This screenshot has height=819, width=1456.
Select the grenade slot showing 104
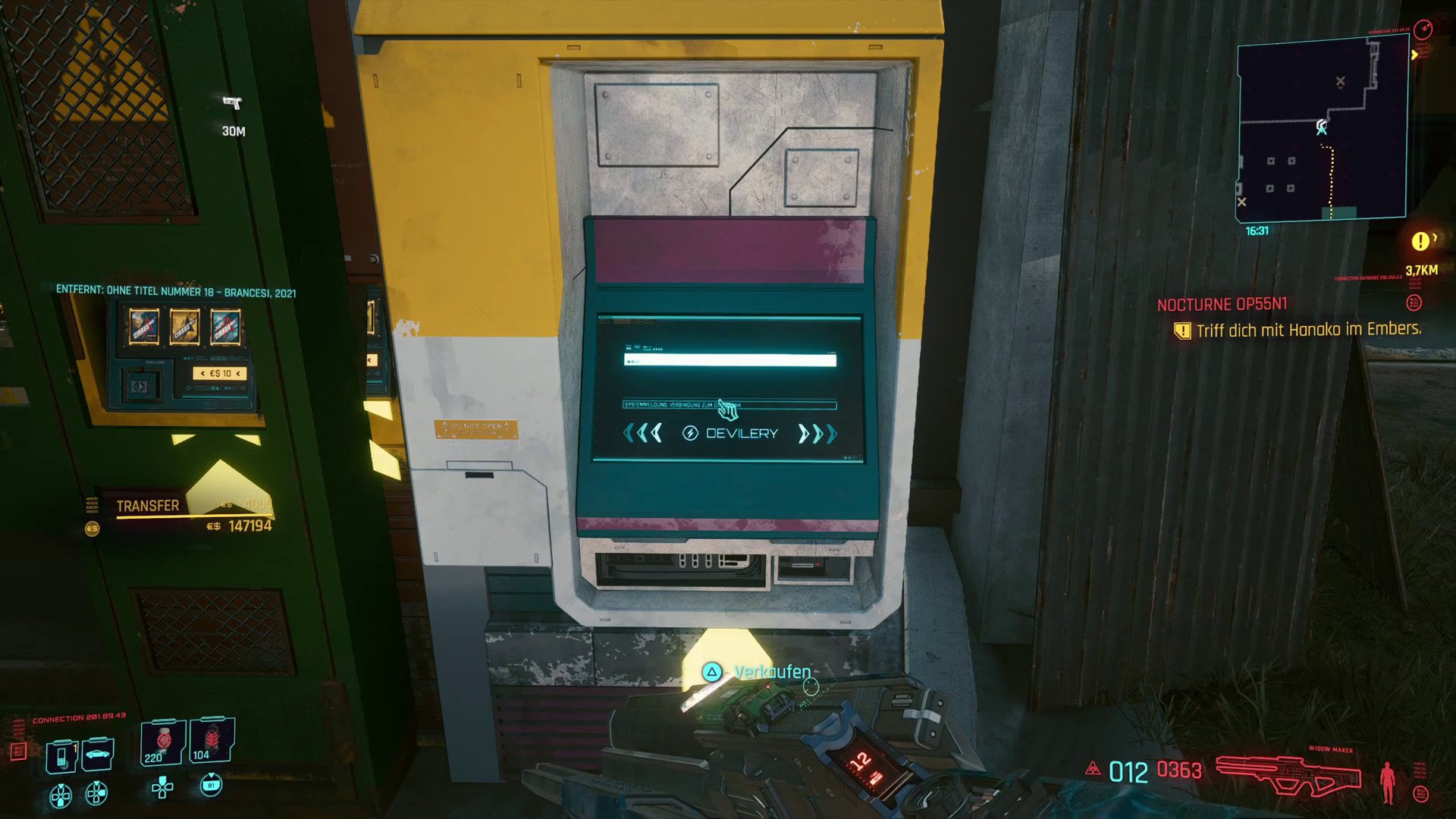click(212, 740)
